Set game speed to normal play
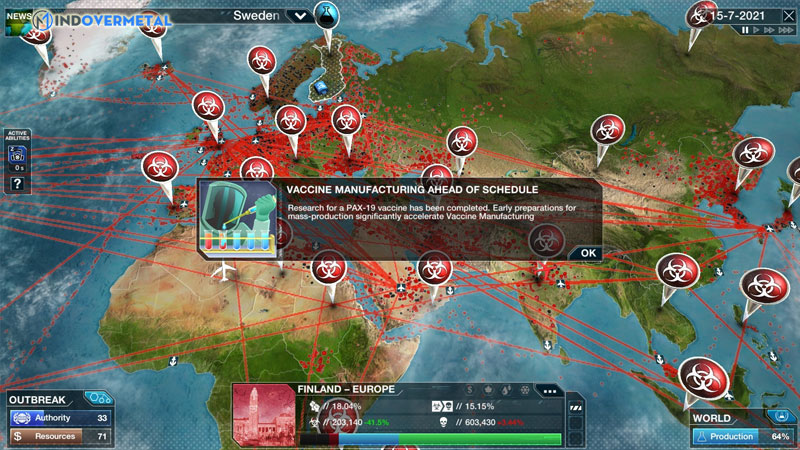 click(x=758, y=30)
